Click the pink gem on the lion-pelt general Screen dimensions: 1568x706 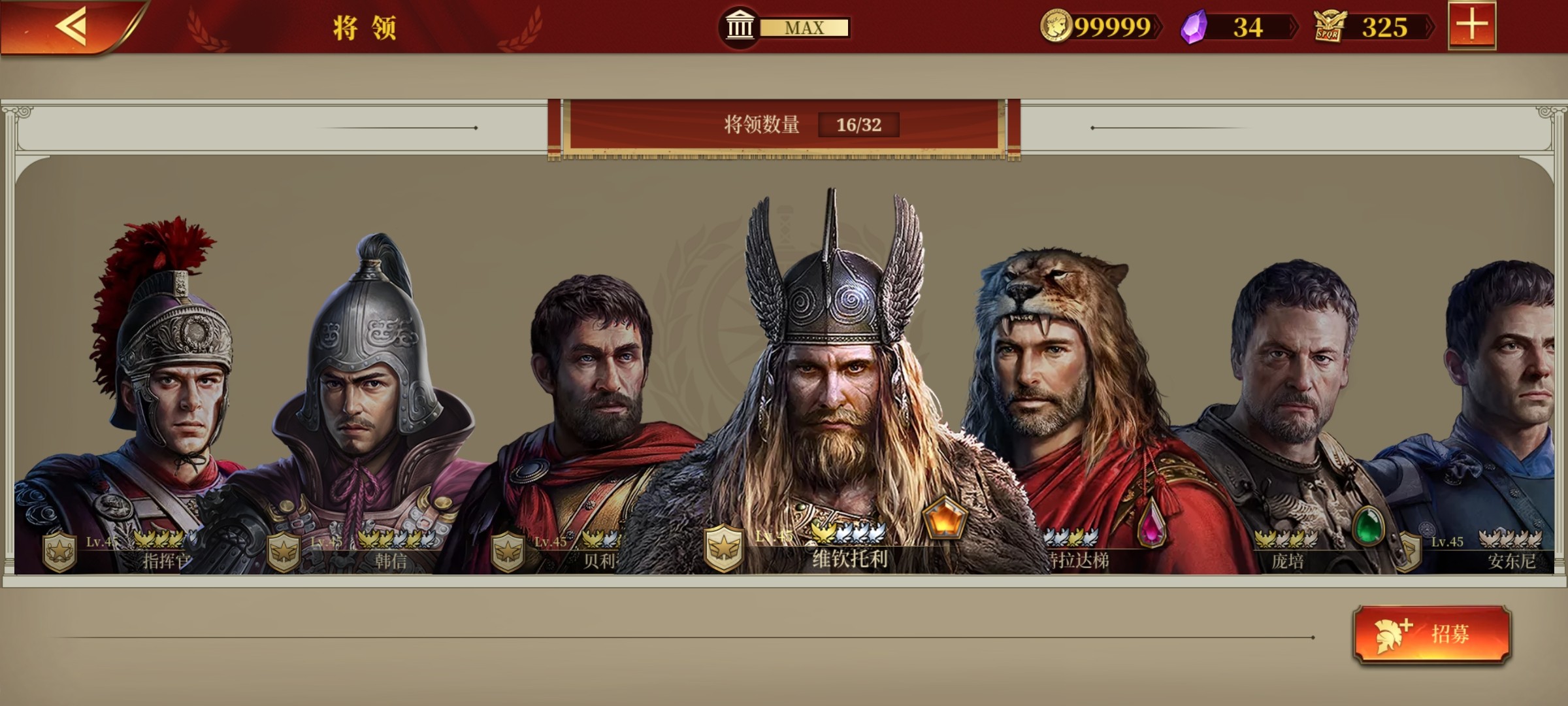pos(1152,523)
